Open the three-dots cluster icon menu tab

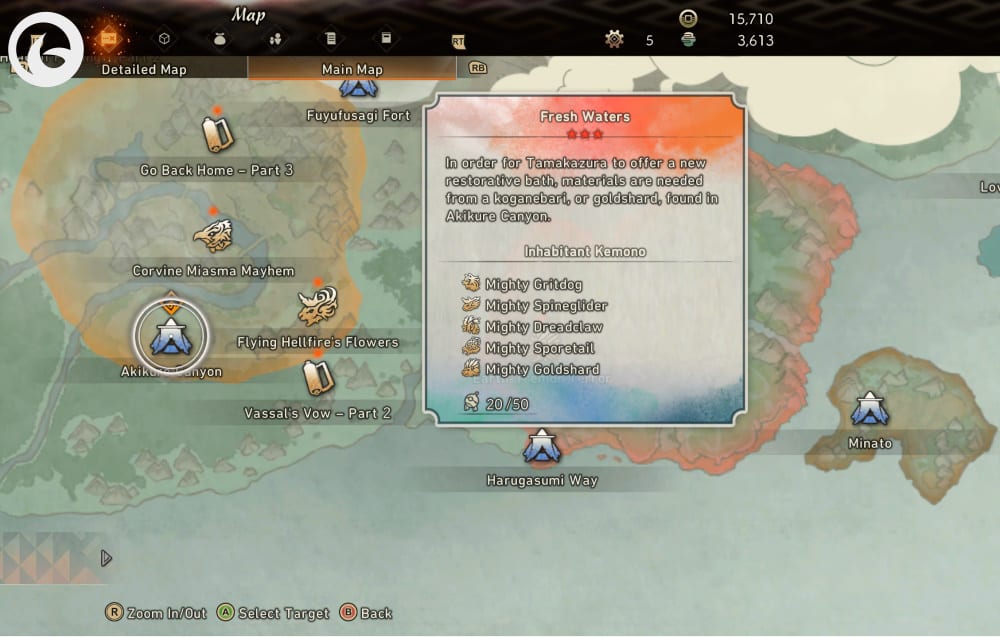(x=275, y=39)
